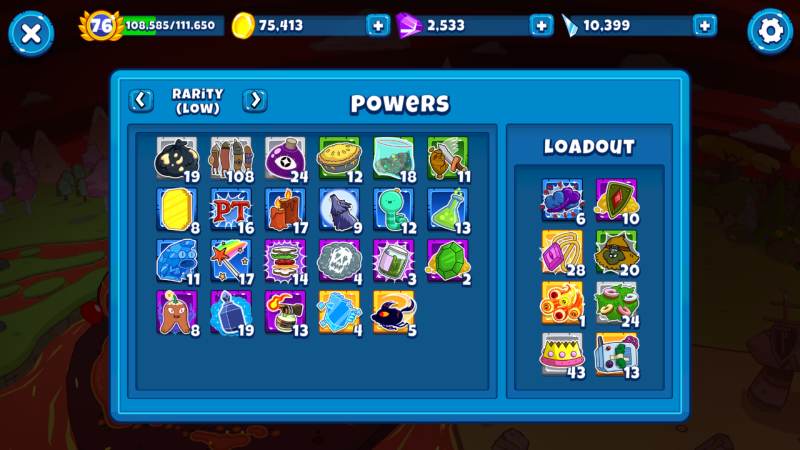Add more gold coins with the plus button

pos(378,26)
